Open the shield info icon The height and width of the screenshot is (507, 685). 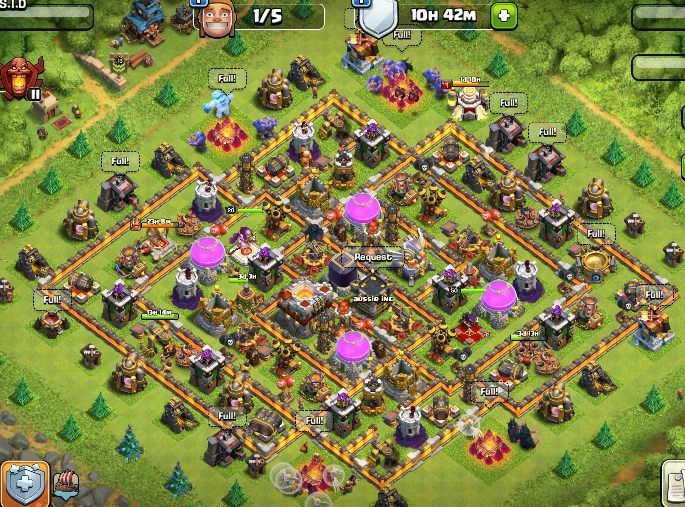374,18
